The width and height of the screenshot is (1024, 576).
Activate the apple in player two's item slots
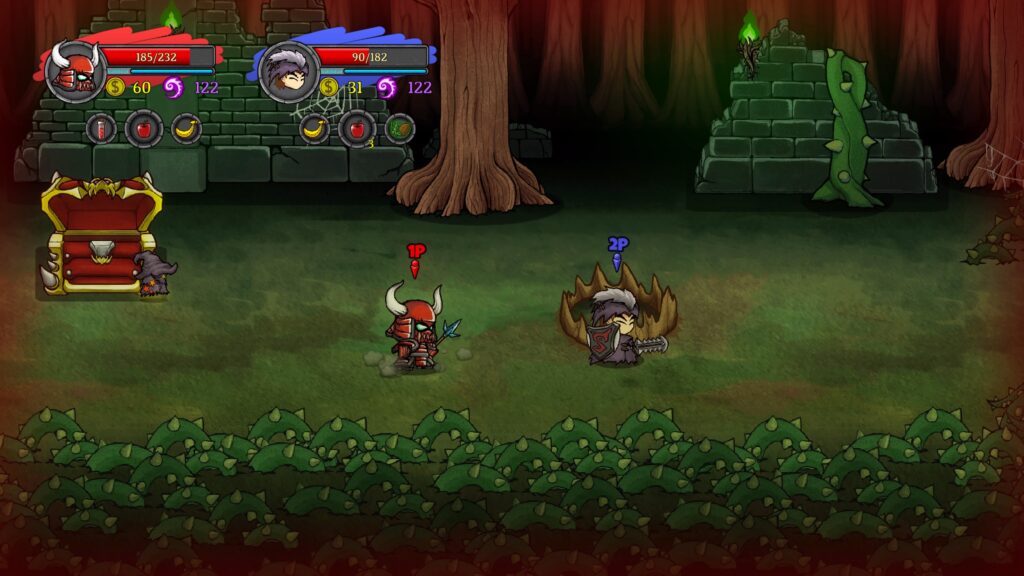pyautogui.click(x=357, y=128)
